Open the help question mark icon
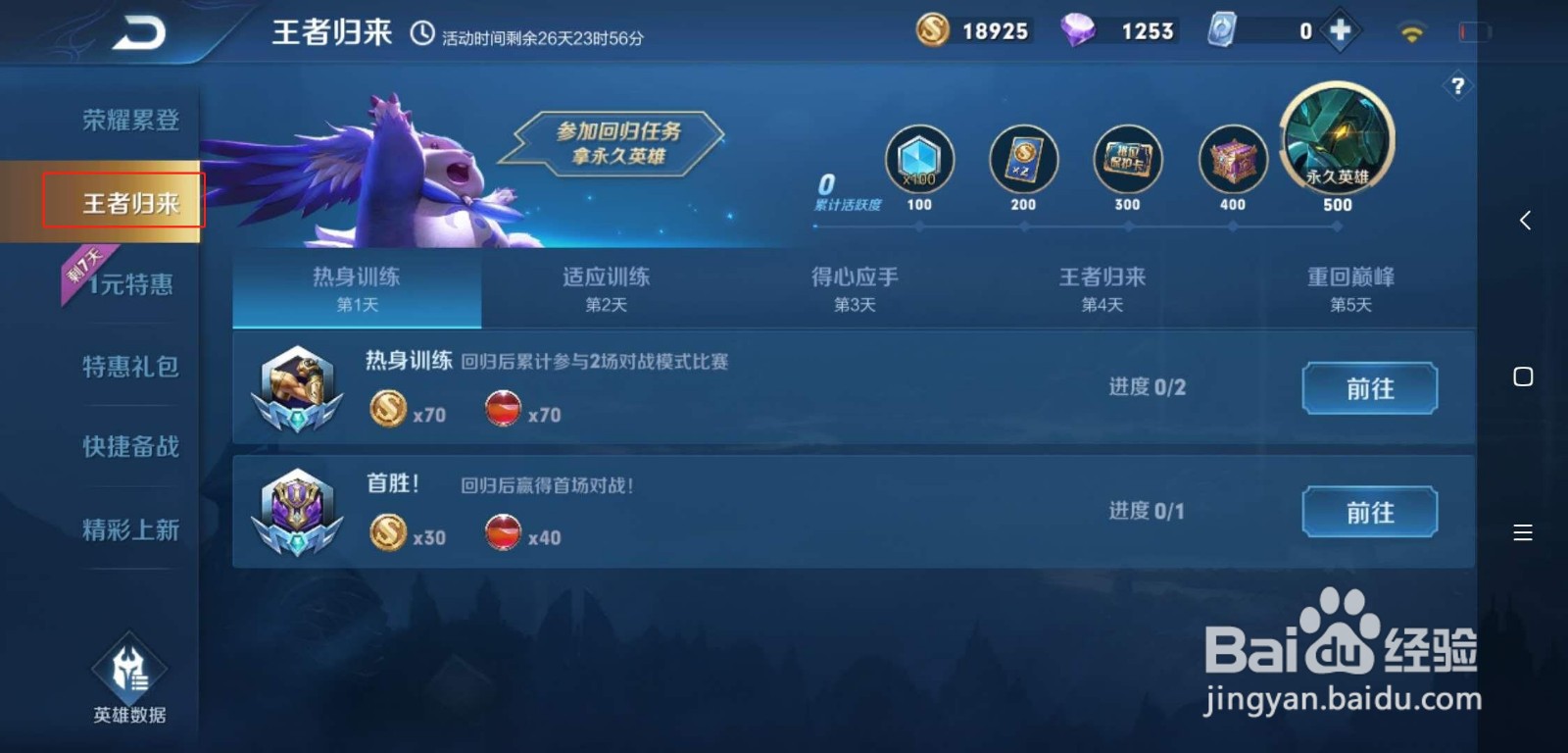 click(1458, 86)
